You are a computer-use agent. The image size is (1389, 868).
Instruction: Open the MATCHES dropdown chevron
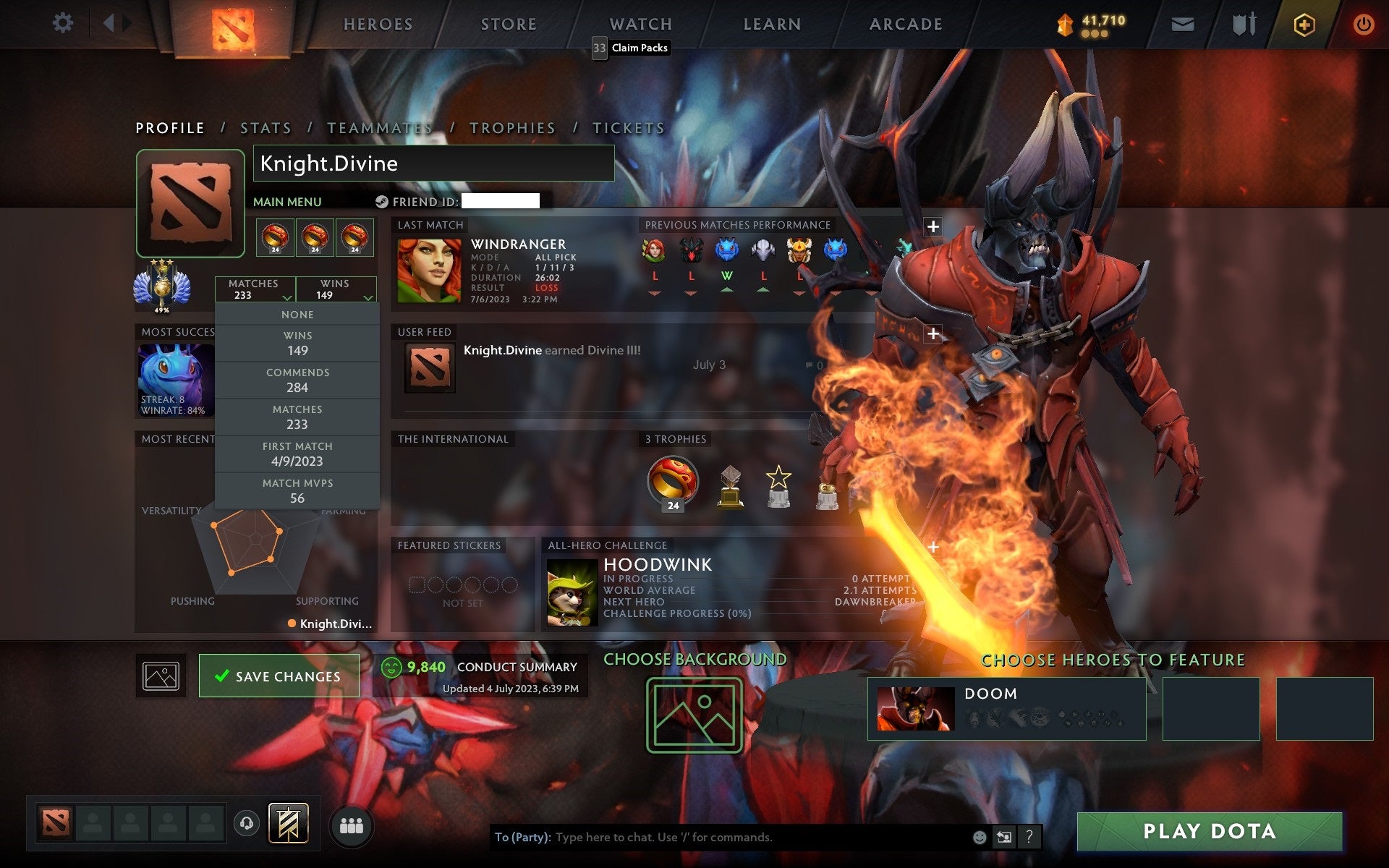tap(286, 297)
